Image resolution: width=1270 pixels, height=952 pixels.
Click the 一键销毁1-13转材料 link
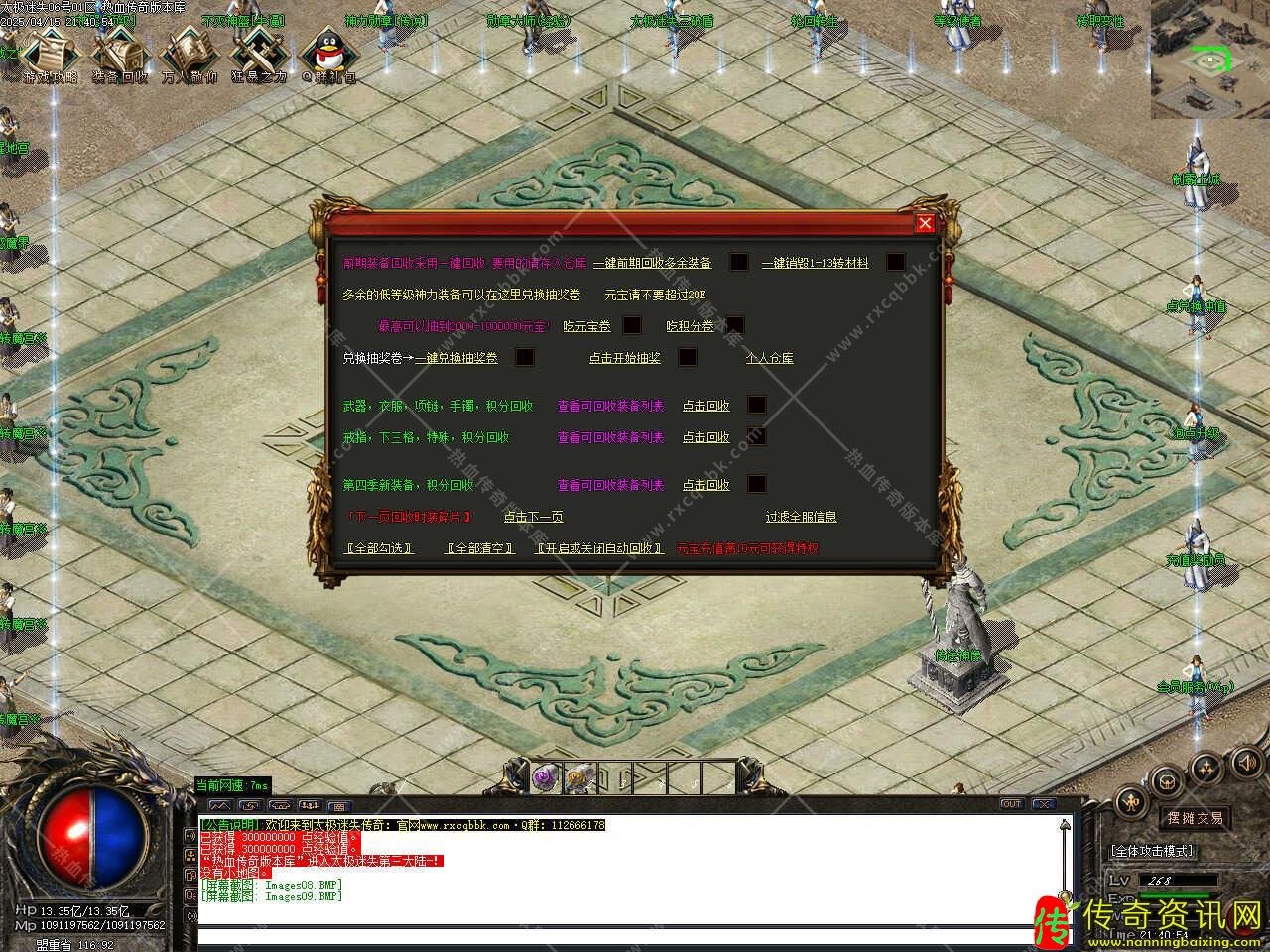tap(815, 263)
